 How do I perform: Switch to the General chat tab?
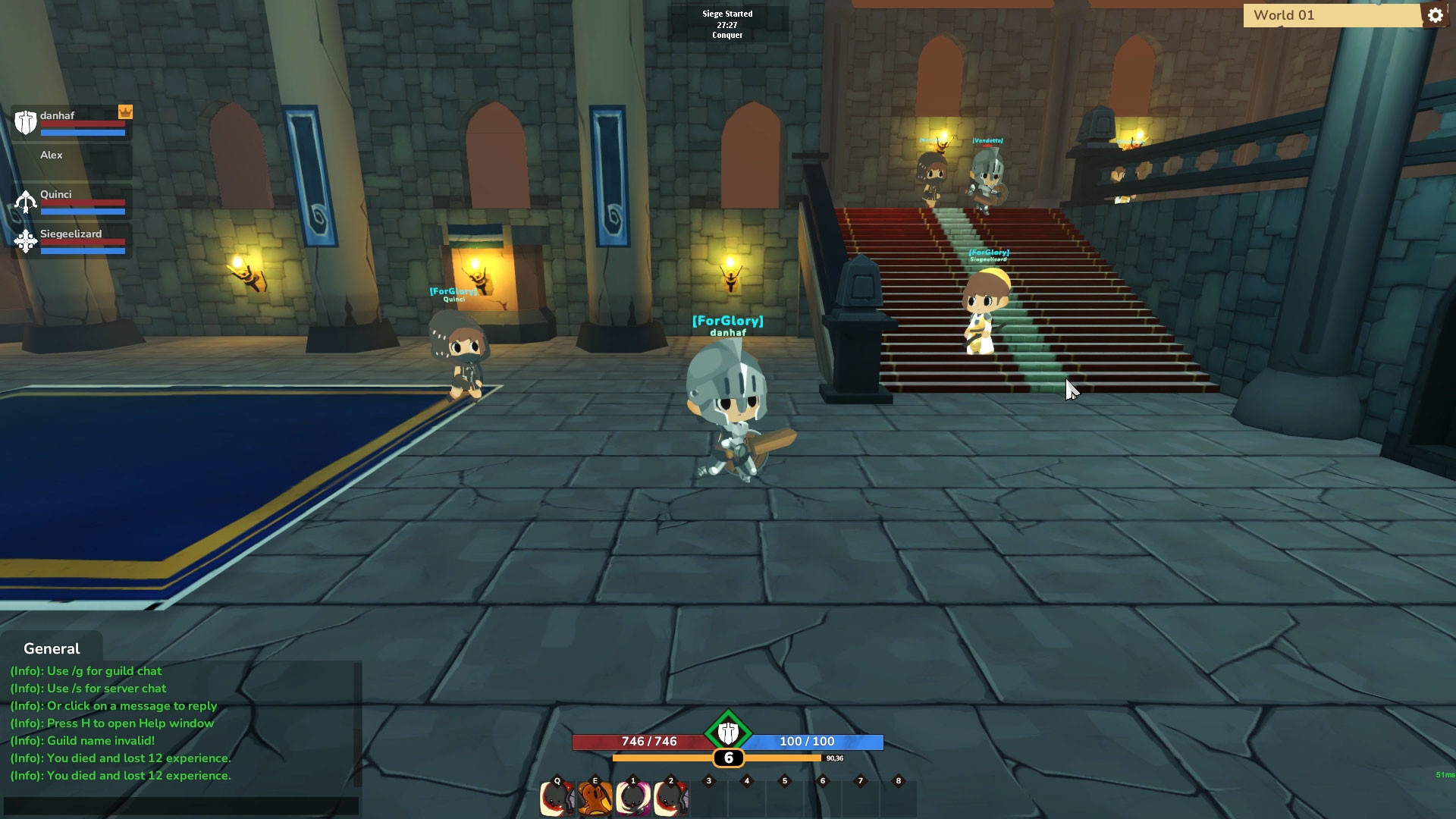[50, 648]
